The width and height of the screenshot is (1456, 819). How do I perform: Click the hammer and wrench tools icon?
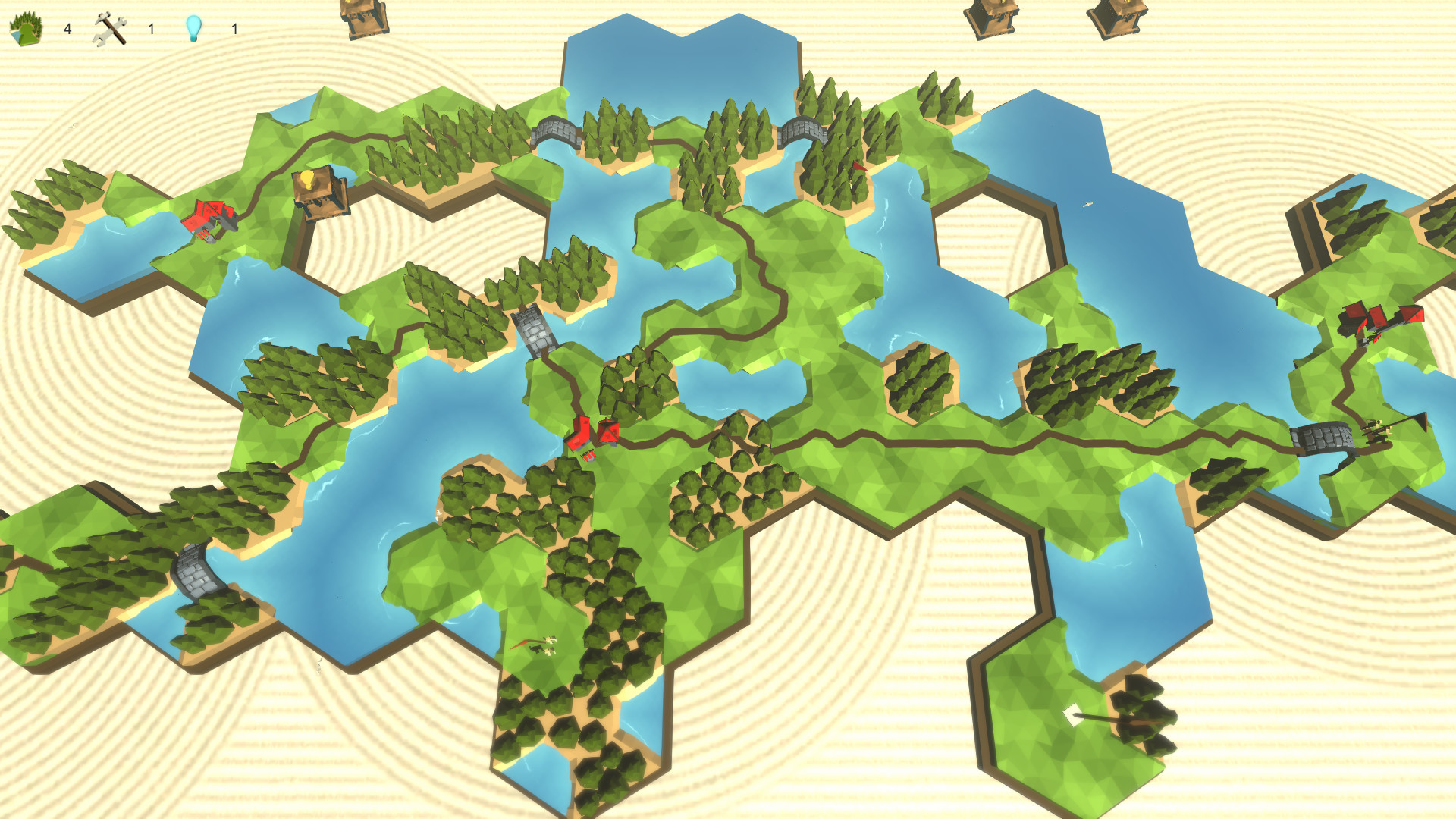click(x=108, y=26)
